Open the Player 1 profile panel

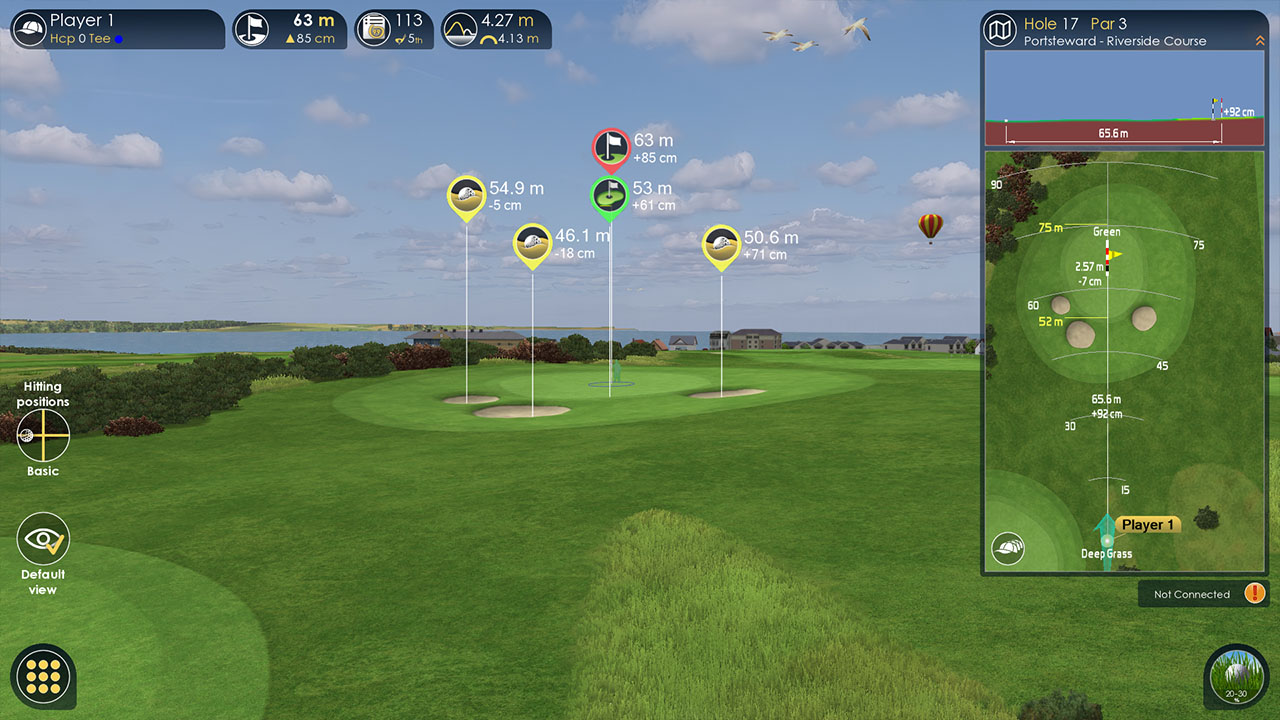click(116, 29)
